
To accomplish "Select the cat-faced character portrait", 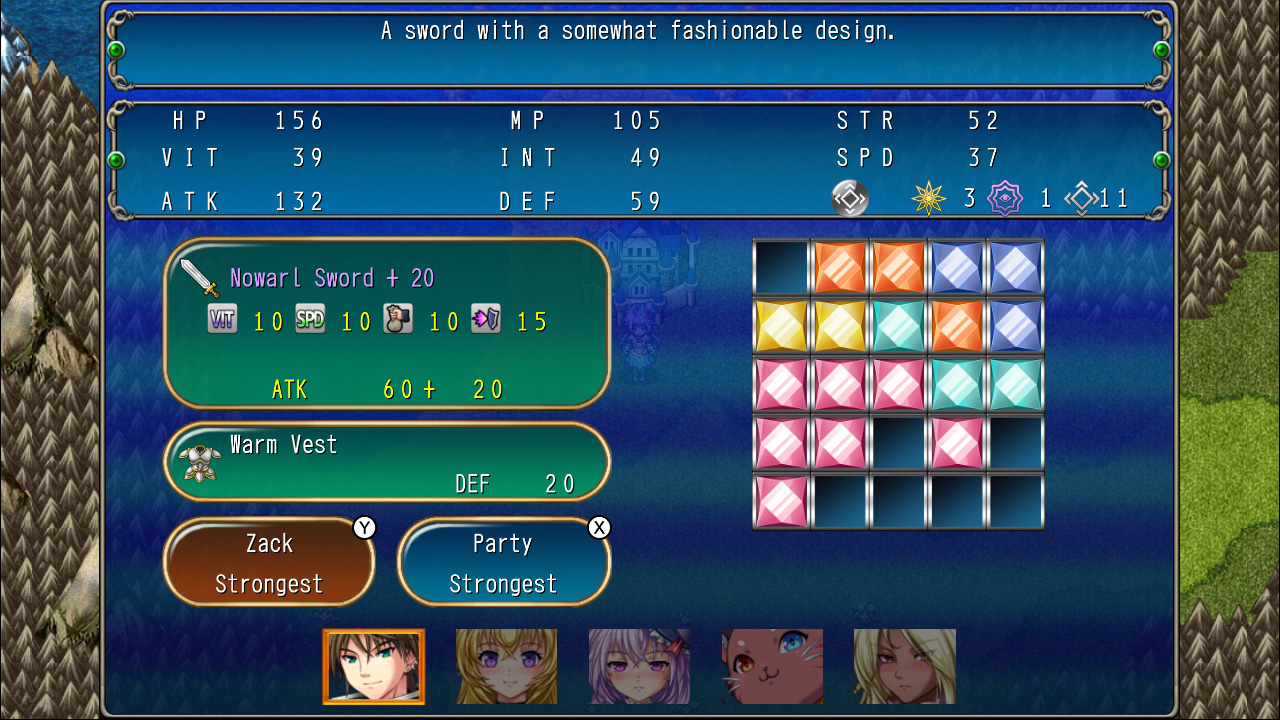I will [771, 665].
